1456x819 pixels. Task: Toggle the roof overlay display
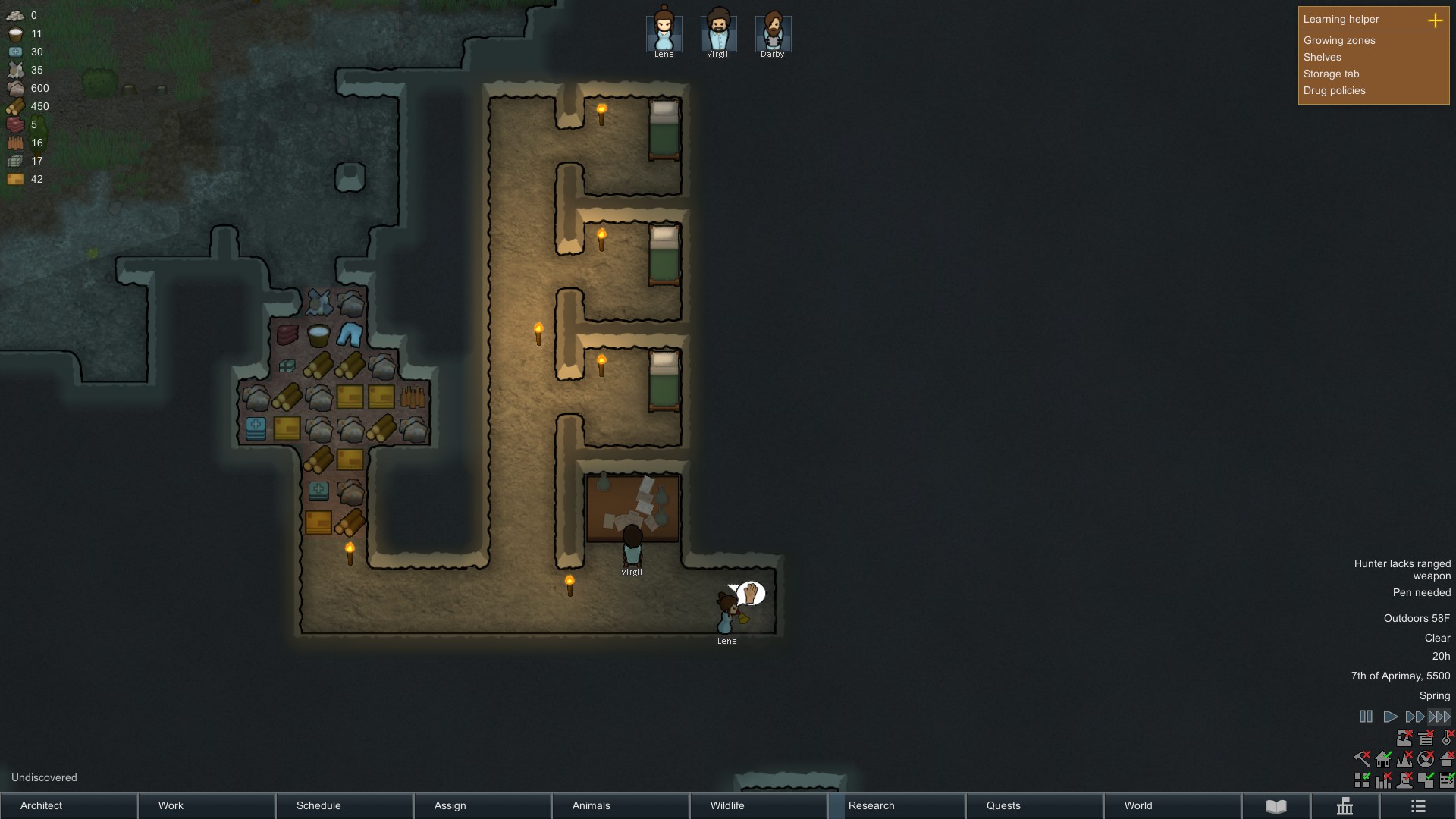[1448, 759]
